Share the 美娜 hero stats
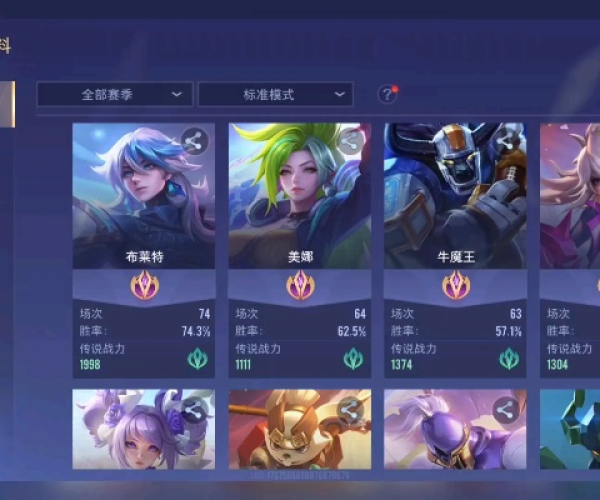Viewport: 600px width, 500px height. tap(350, 142)
